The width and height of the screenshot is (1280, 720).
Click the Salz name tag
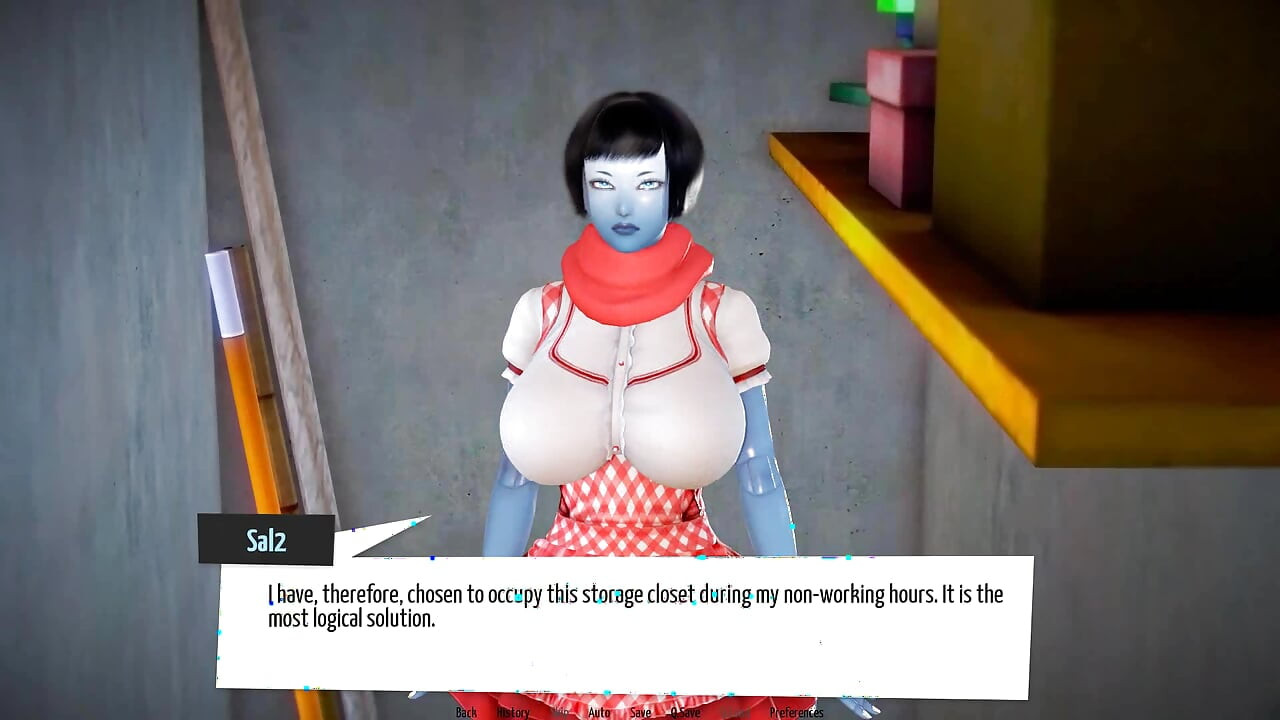coord(266,540)
